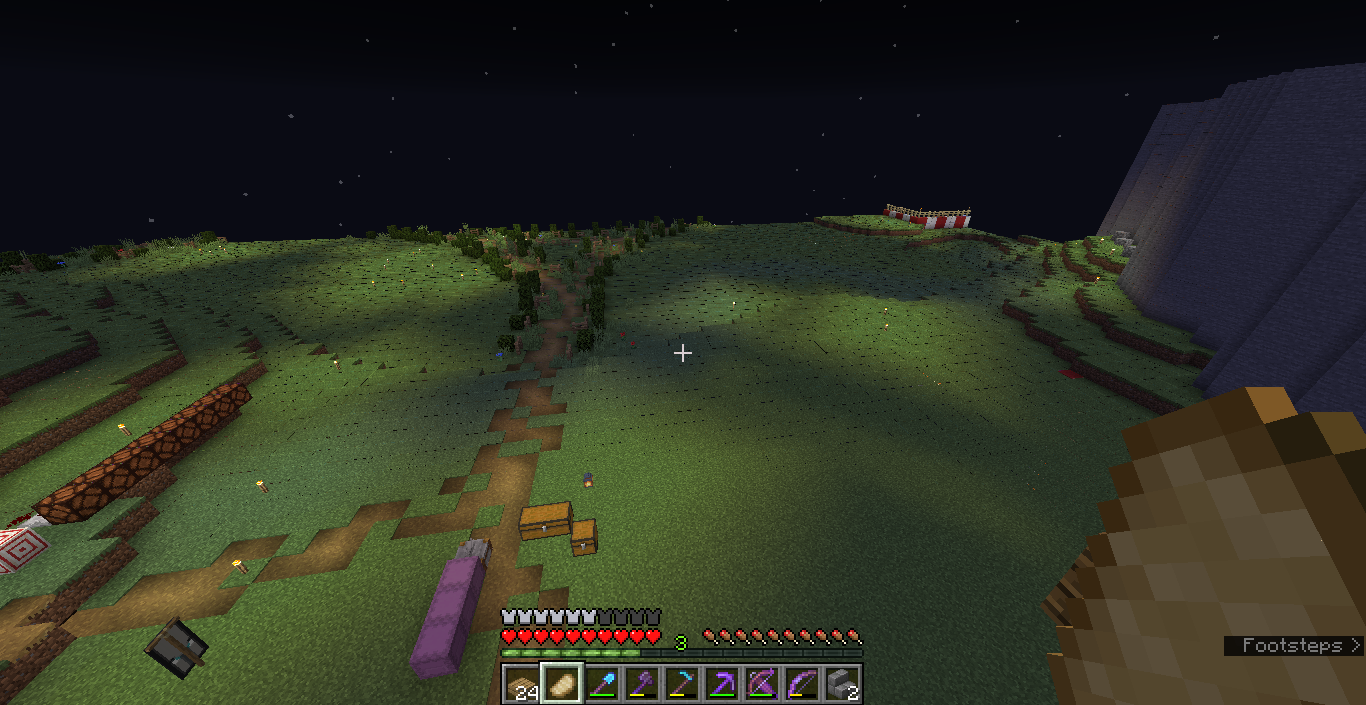Select the wooden slab stack of 24
Viewport: 1366px width, 705px height.
(521, 684)
